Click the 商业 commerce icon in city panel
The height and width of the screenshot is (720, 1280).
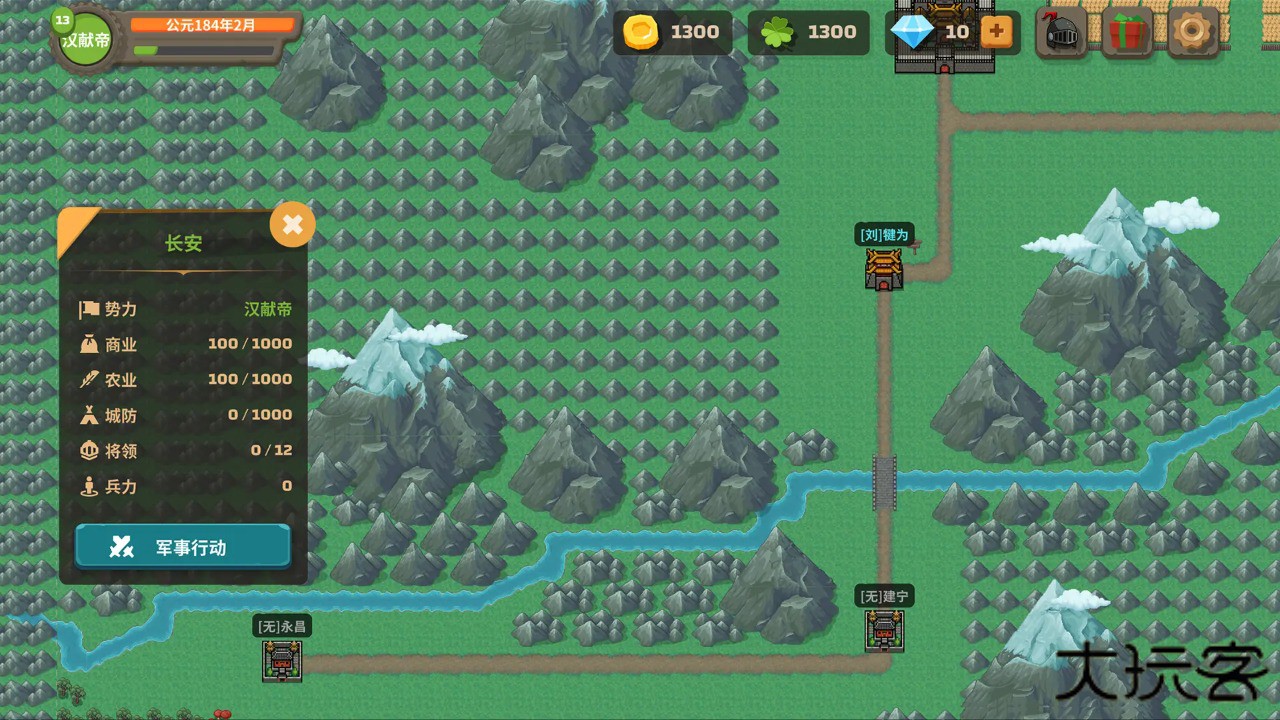tap(90, 344)
